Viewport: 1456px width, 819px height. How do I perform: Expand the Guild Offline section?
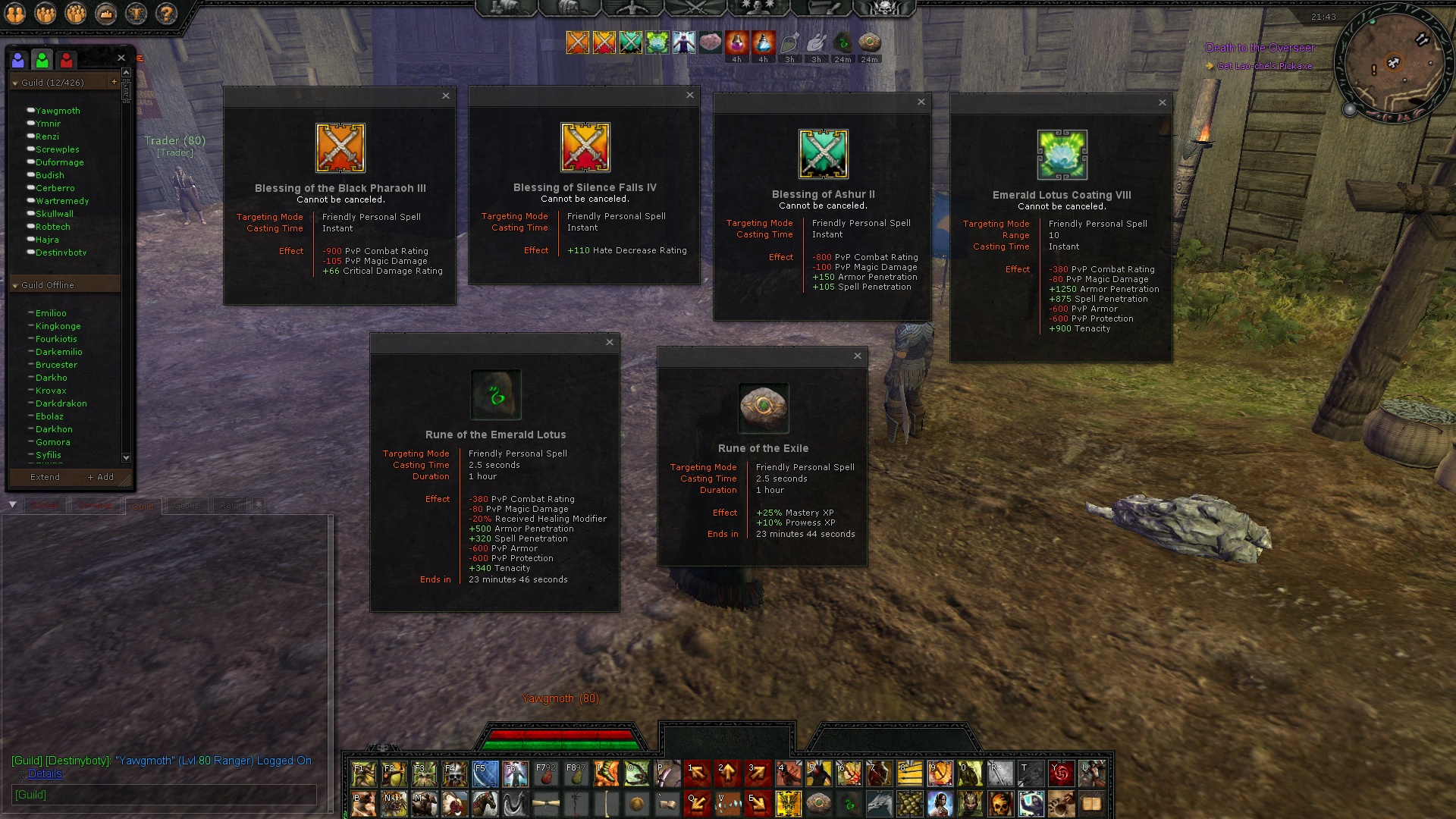coord(15,284)
